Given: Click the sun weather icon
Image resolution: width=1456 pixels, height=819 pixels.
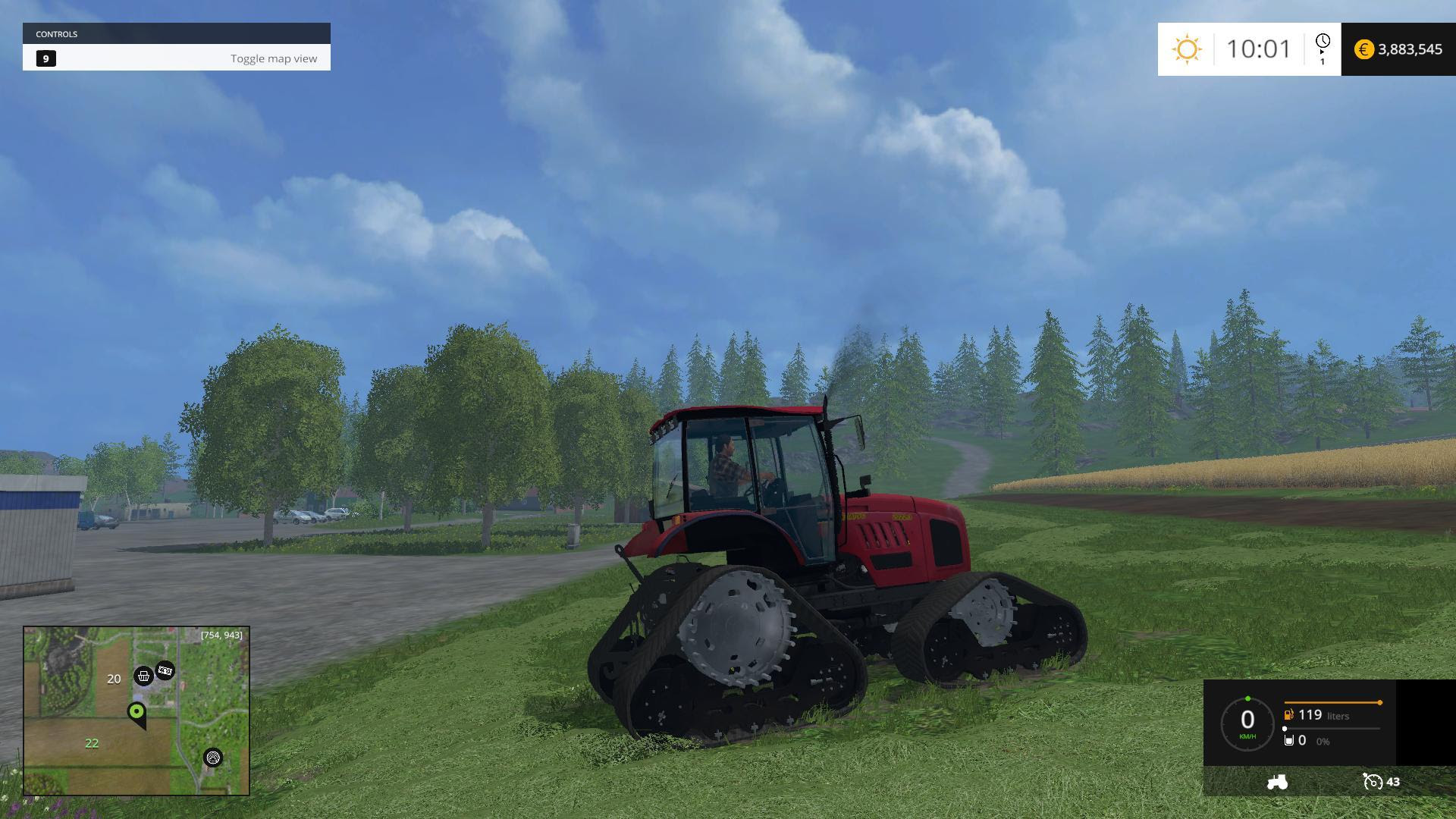Looking at the screenshot, I should [1187, 49].
